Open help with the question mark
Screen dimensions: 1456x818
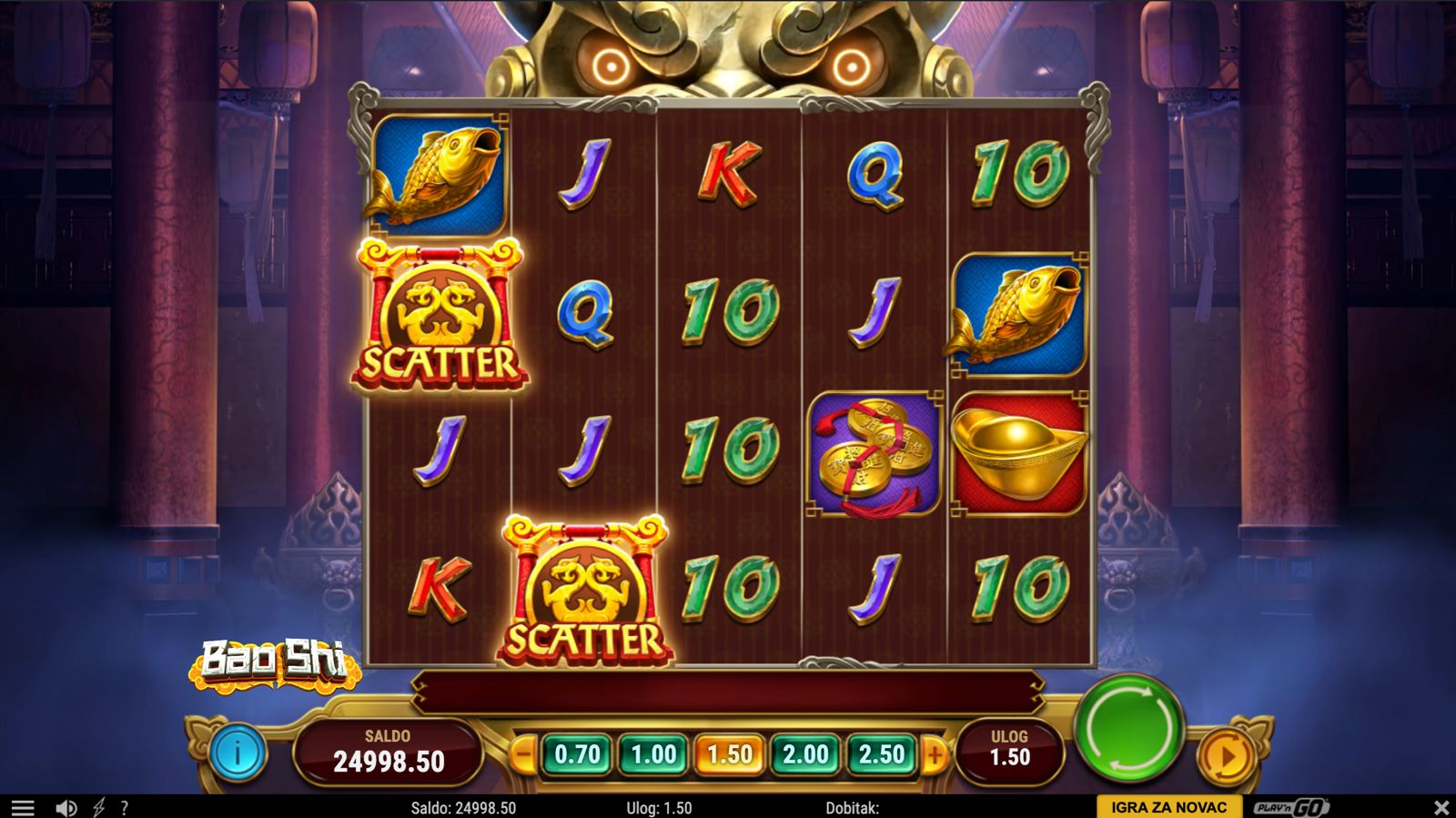125,807
